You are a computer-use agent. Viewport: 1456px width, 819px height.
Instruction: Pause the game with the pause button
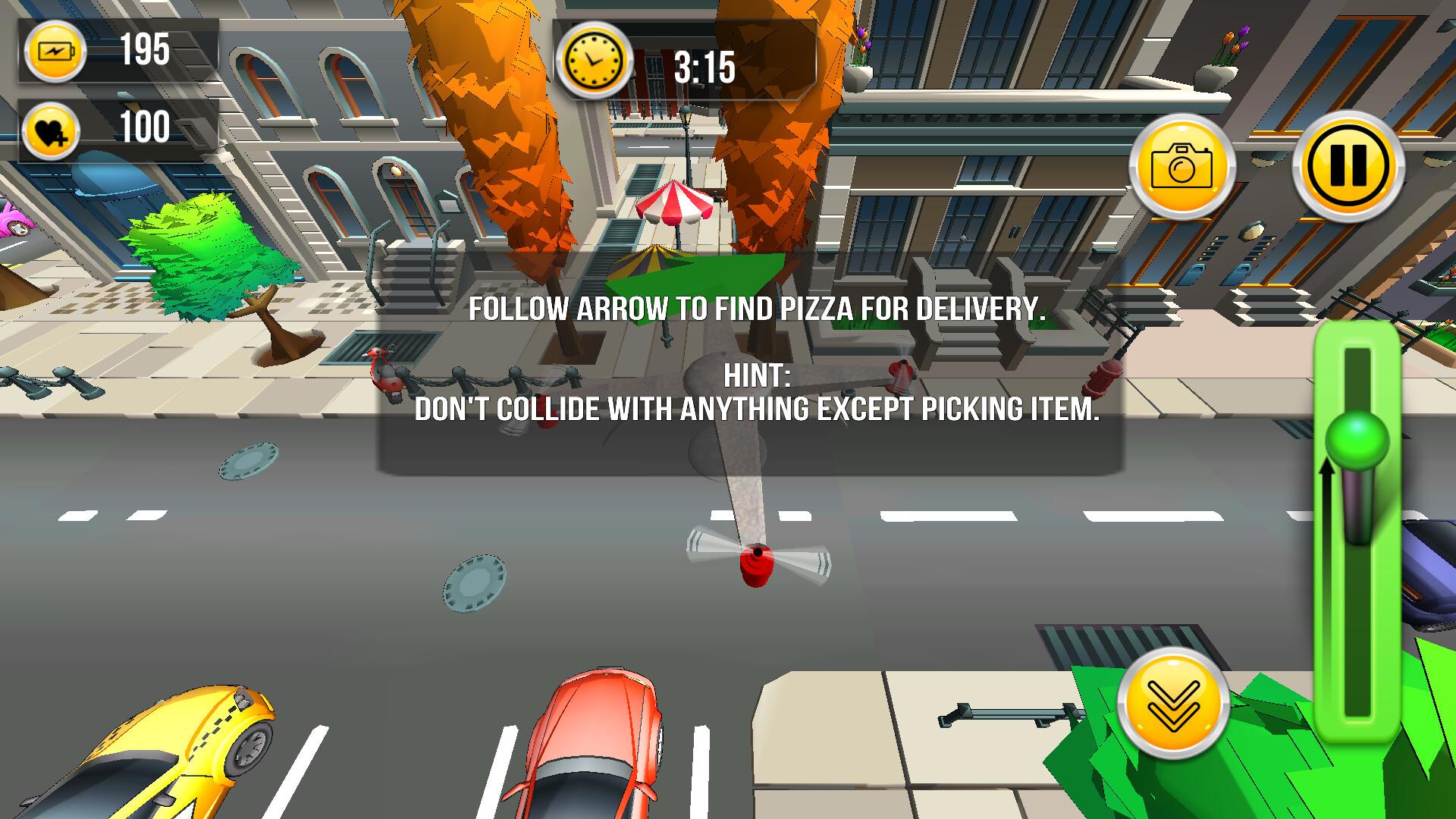(1348, 166)
